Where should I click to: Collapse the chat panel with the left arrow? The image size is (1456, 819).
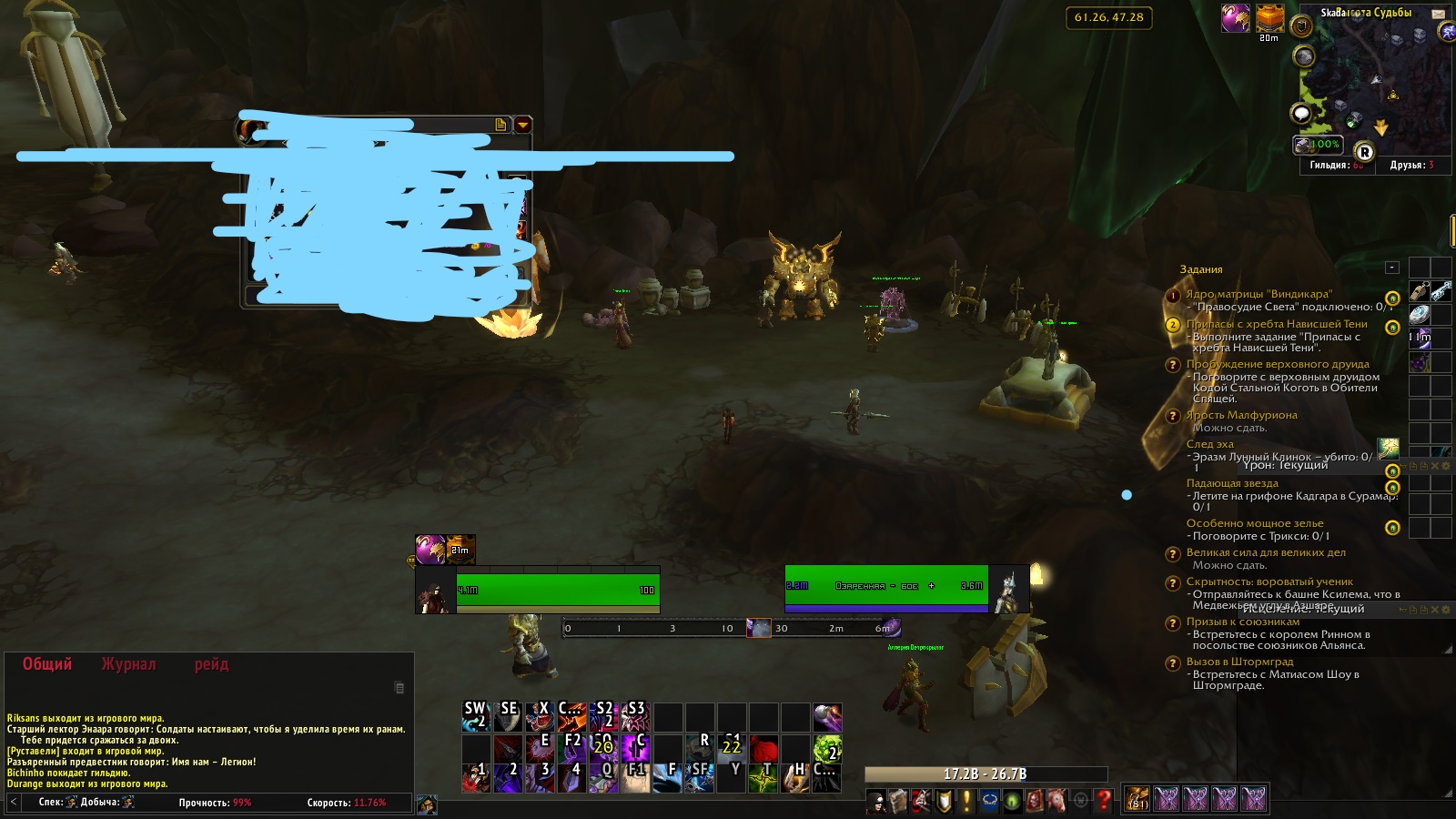(x=14, y=802)
